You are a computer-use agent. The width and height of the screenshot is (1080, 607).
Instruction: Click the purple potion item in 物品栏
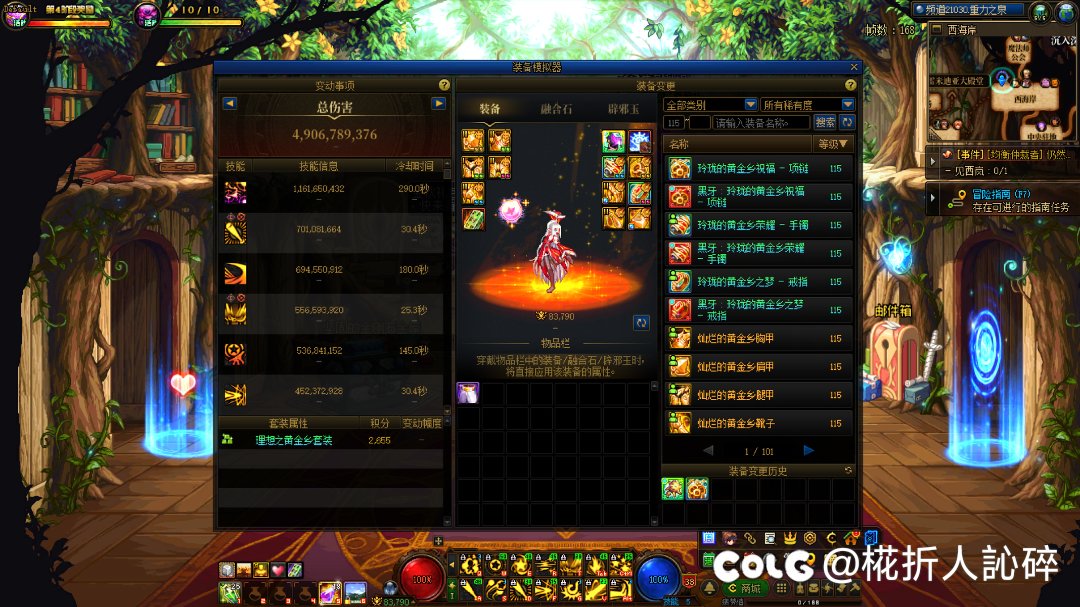click(x=467, y=393)
